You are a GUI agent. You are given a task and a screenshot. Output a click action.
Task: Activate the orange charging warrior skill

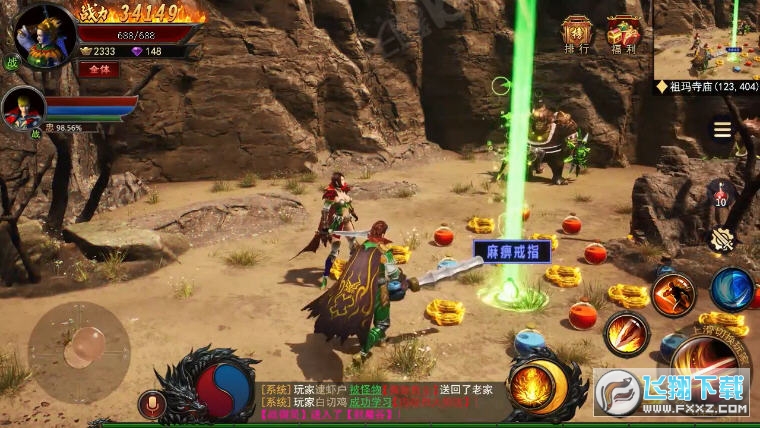pos(673,294)
